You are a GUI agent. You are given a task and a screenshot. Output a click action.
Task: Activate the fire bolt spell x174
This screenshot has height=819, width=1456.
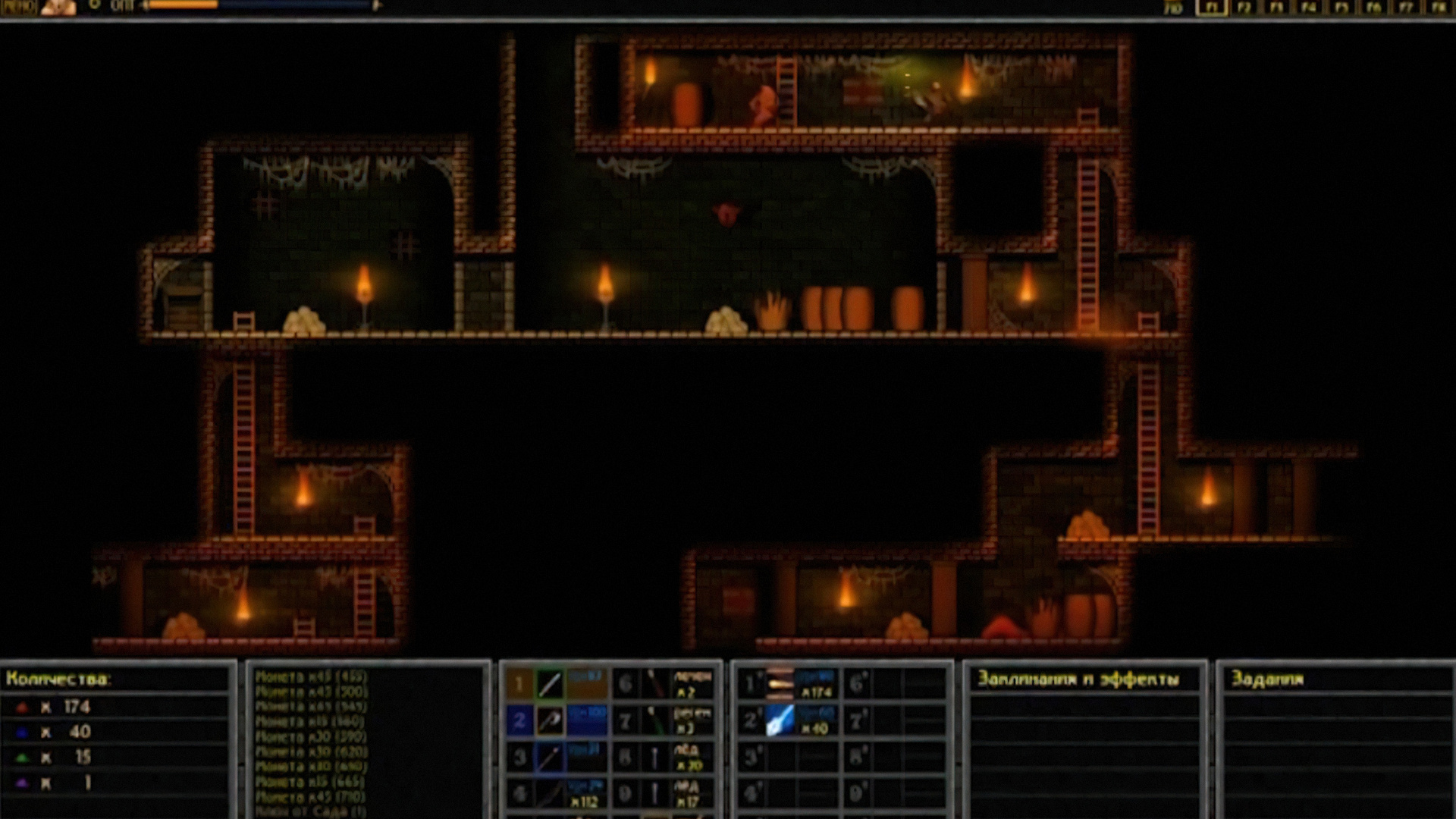[780, 684]
